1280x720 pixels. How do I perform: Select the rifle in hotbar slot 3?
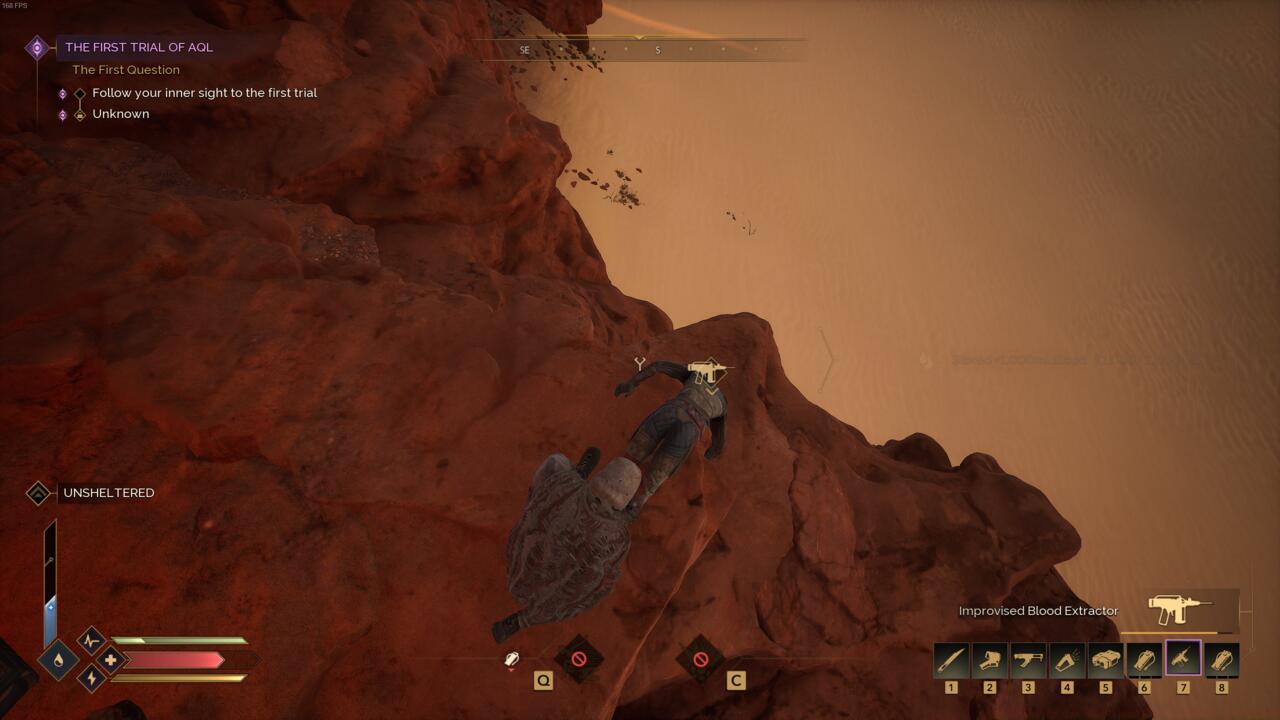click(x=1028, y=660)
